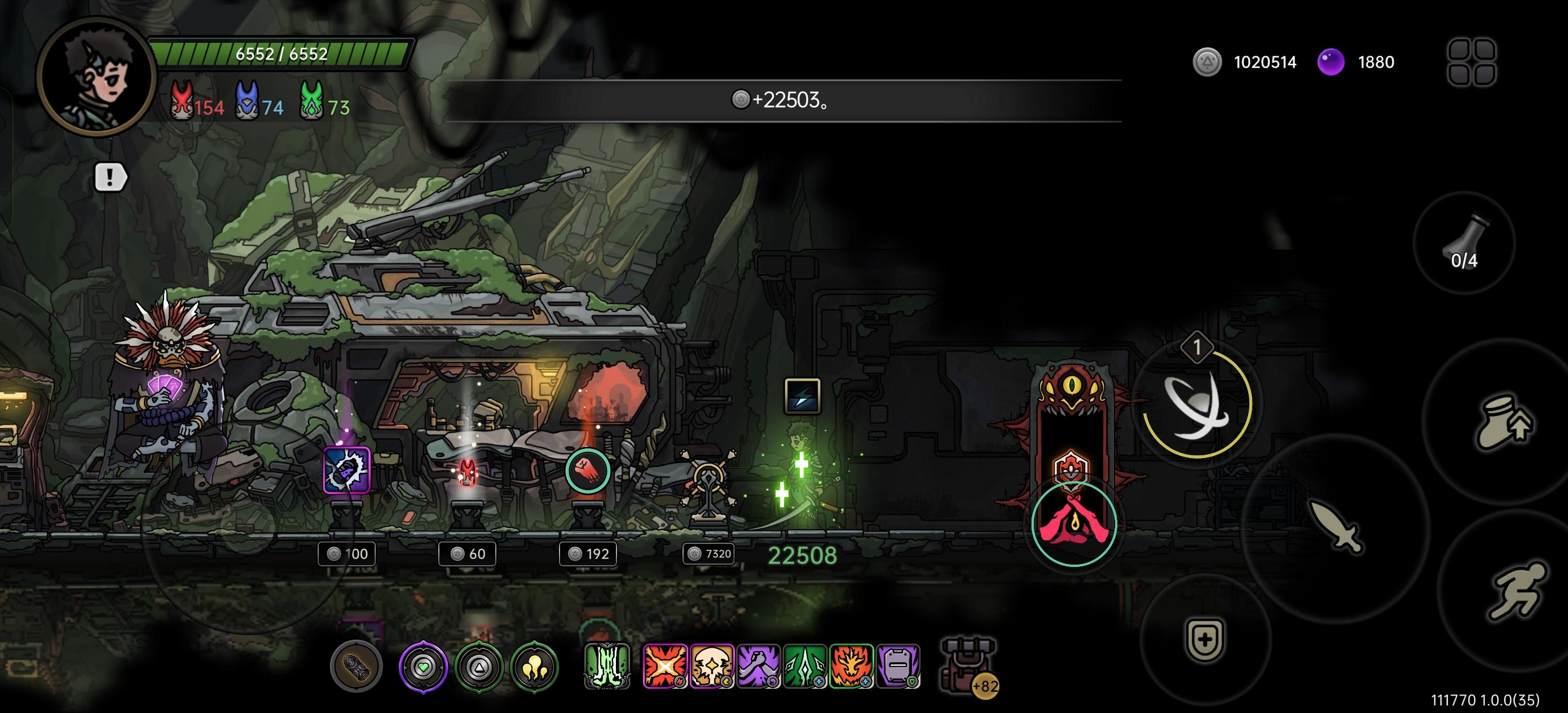This screenshot has width=1568, height=713.
Task: Select the purple armor plate skill
Action: click(x=898, y=666)
